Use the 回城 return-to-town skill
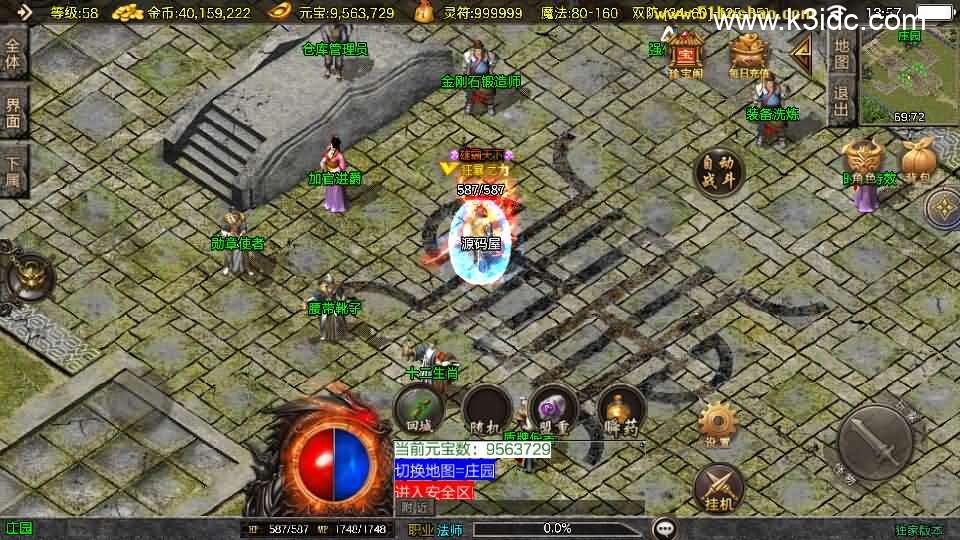Viewport: 960px width, 540px height. (418, 409)
